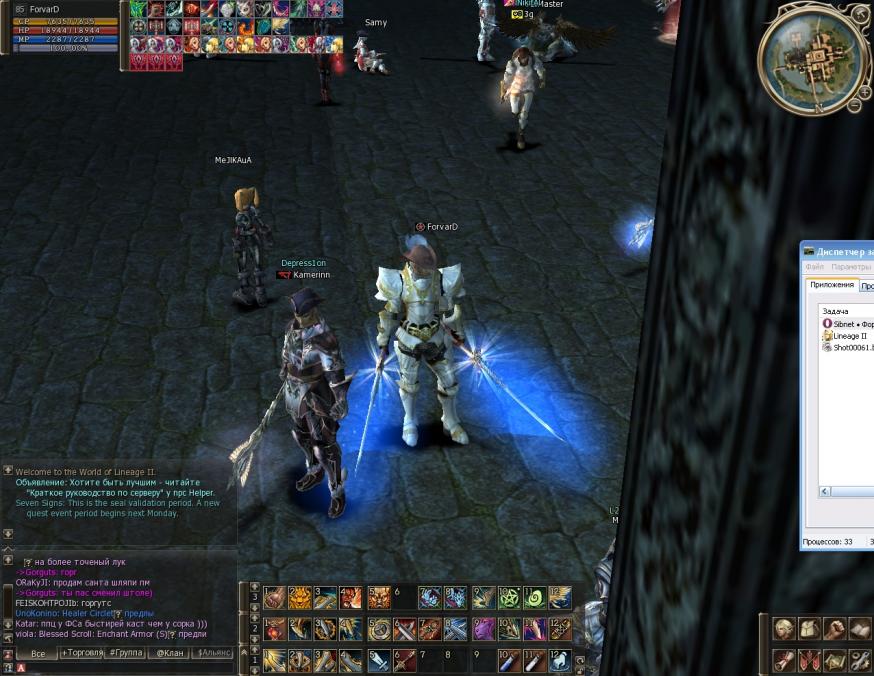Open the clan banners icon
The image size is (874, 676).
tap(810, 660)
